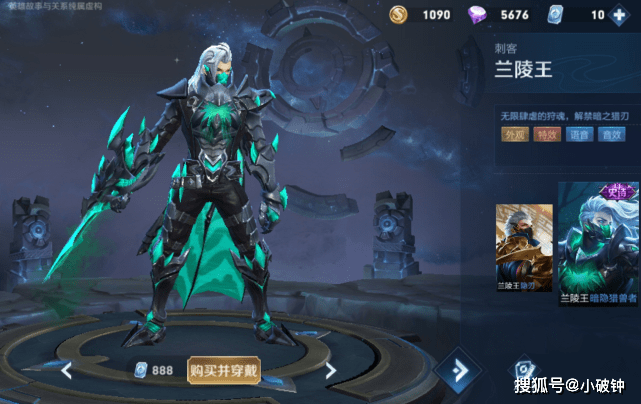Click the gold coin currency icon
Screen dimensions: 641x404
pyautogui.click(x=398, y=15)
